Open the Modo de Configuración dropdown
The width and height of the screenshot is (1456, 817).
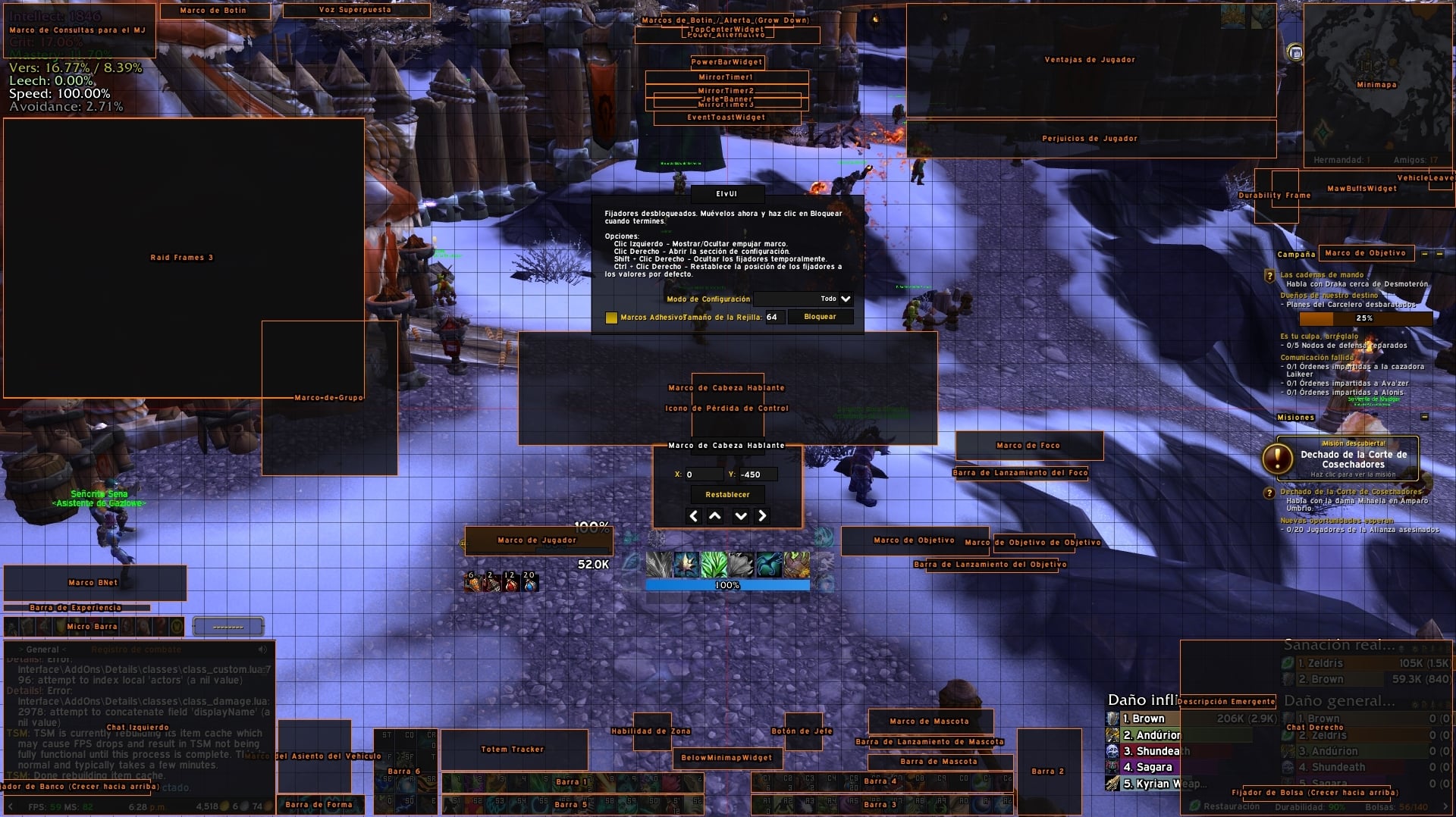click(804, 299)
